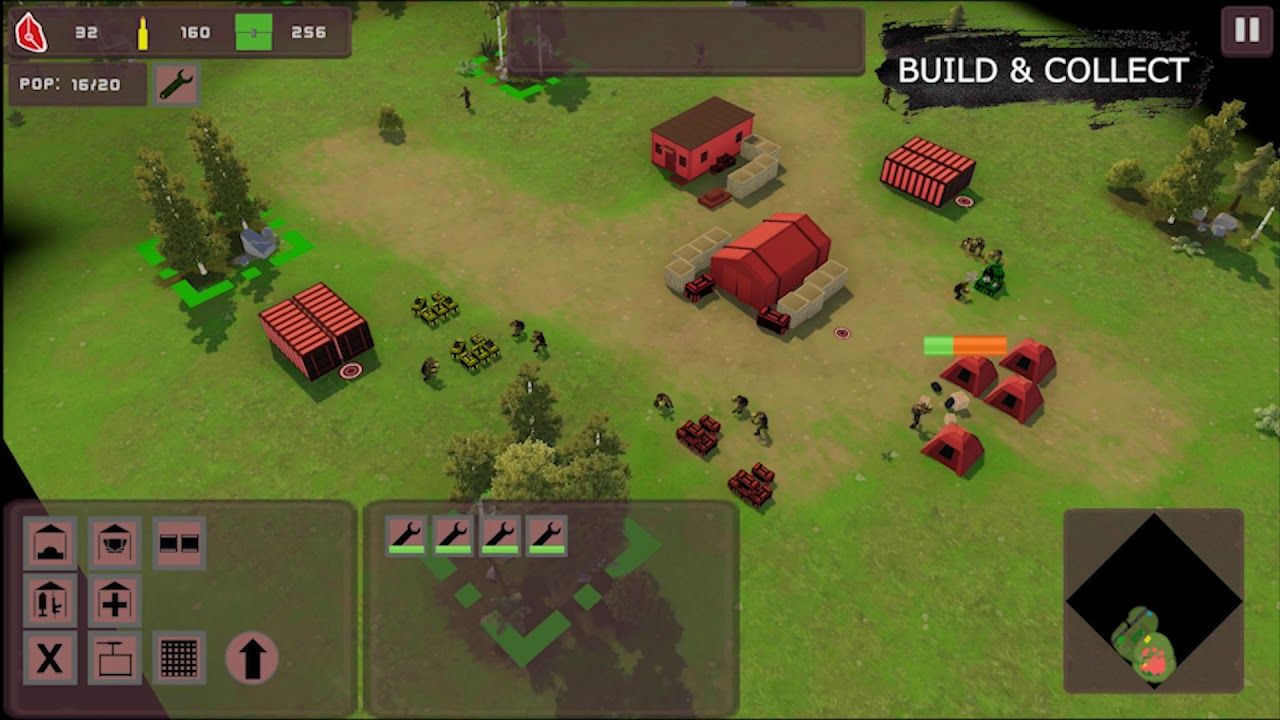
Task: Click the minimap
Action: [1153, 600]
